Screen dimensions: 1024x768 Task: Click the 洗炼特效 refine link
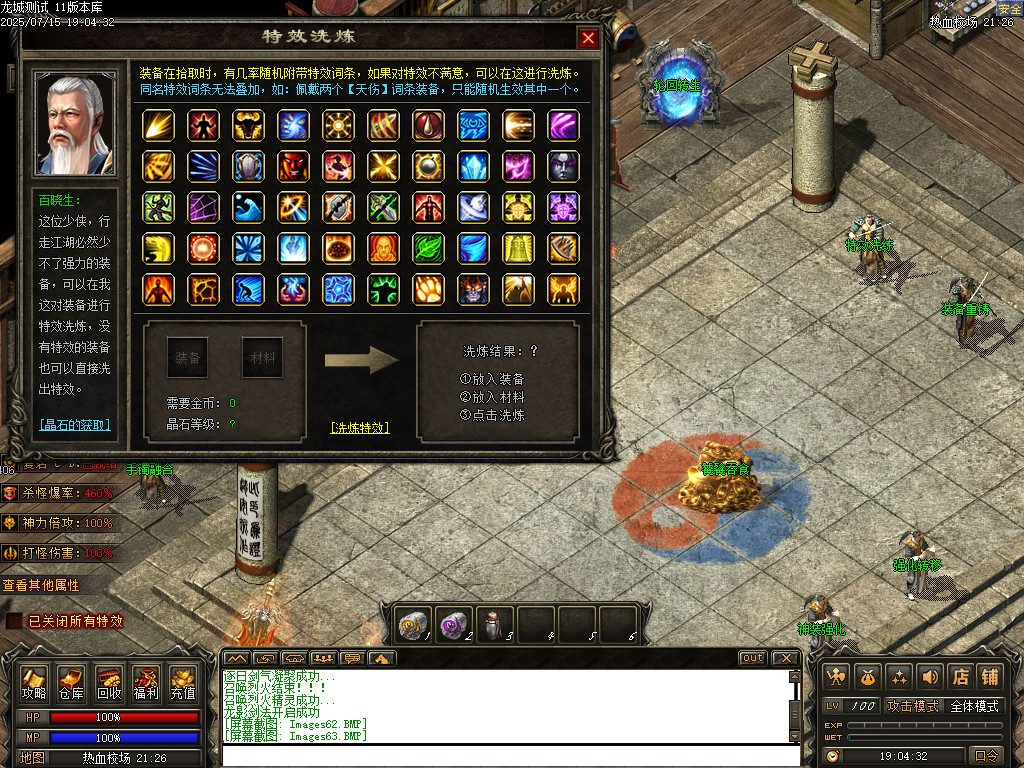360,427
